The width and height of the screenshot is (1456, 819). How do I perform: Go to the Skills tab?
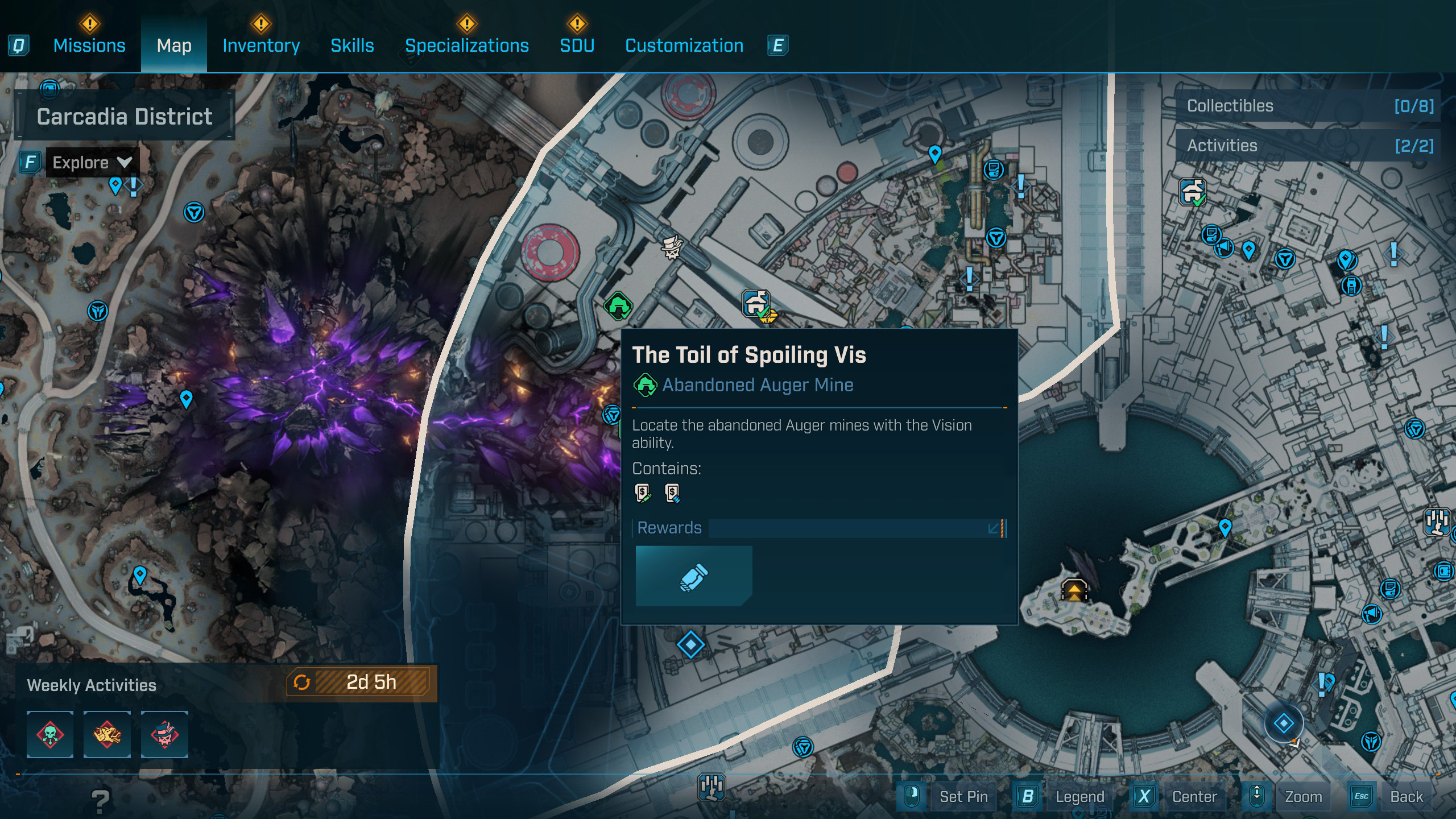(352, 45)
